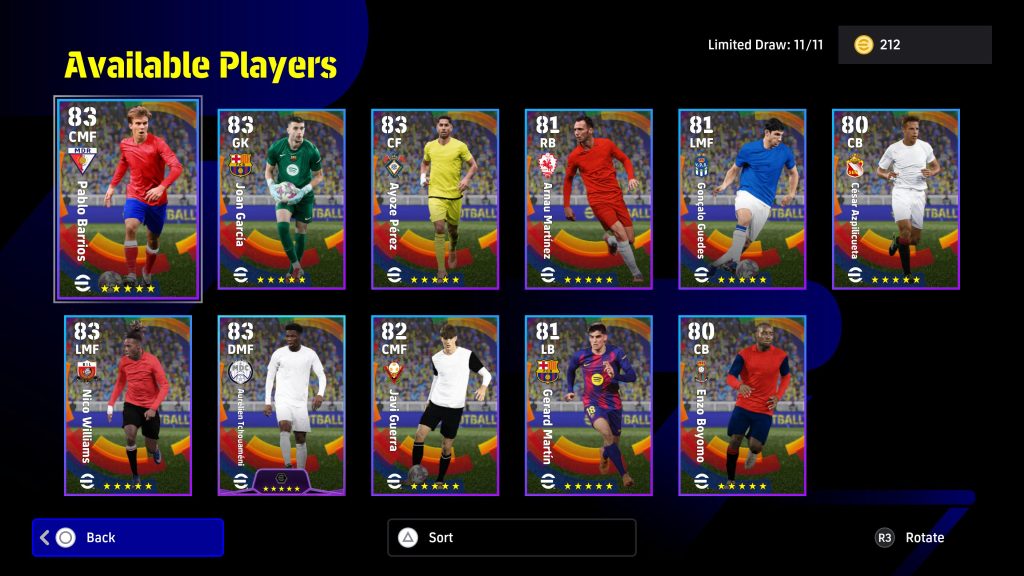Image resolution: width=1024 pixels, height=576 pixels.
Task: Choose the Gerard Martín LB card
Action: [x=589, y=405]
